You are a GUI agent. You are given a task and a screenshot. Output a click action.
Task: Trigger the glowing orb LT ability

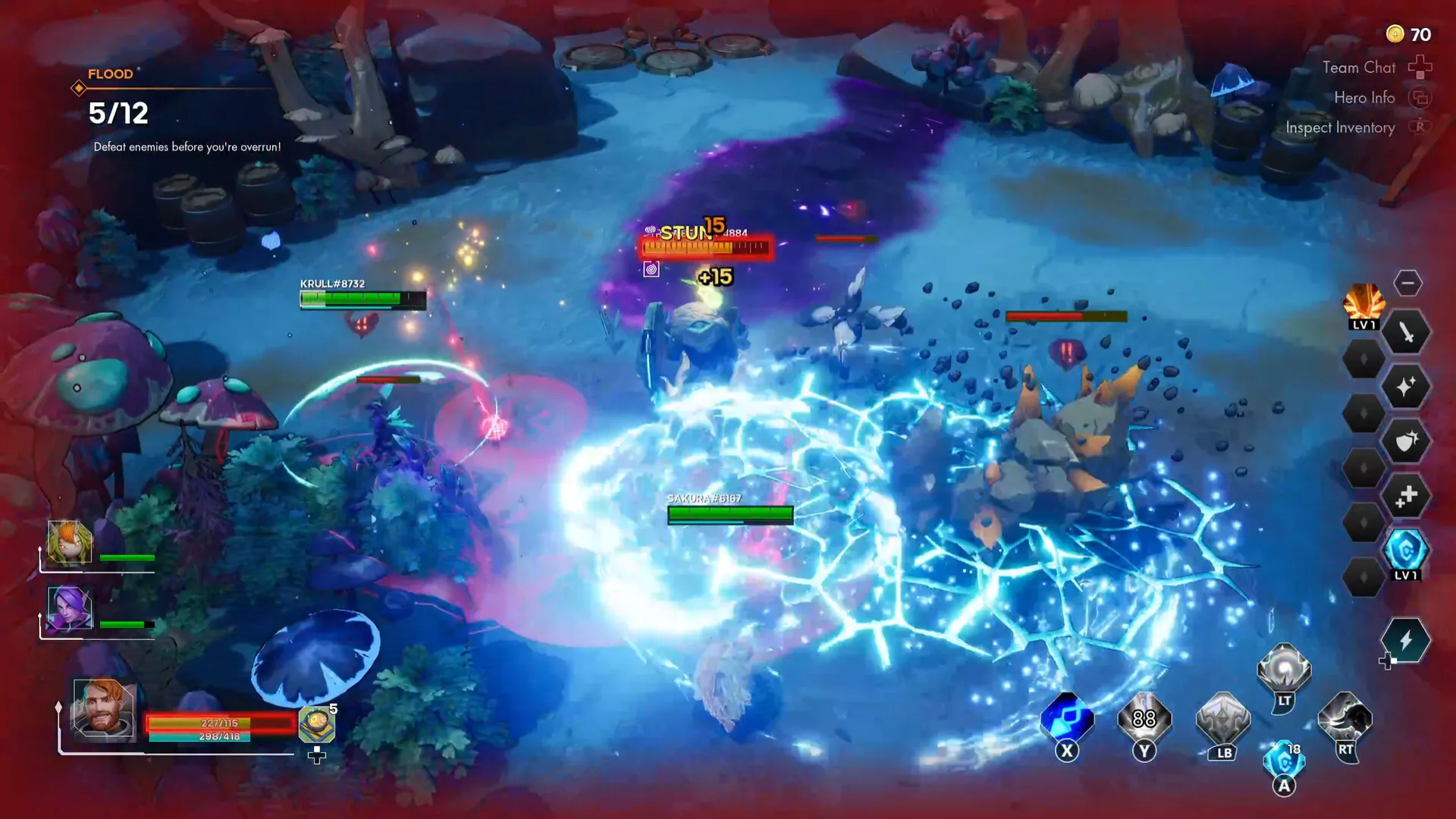pyautogui.click(x=1283, y=669)
